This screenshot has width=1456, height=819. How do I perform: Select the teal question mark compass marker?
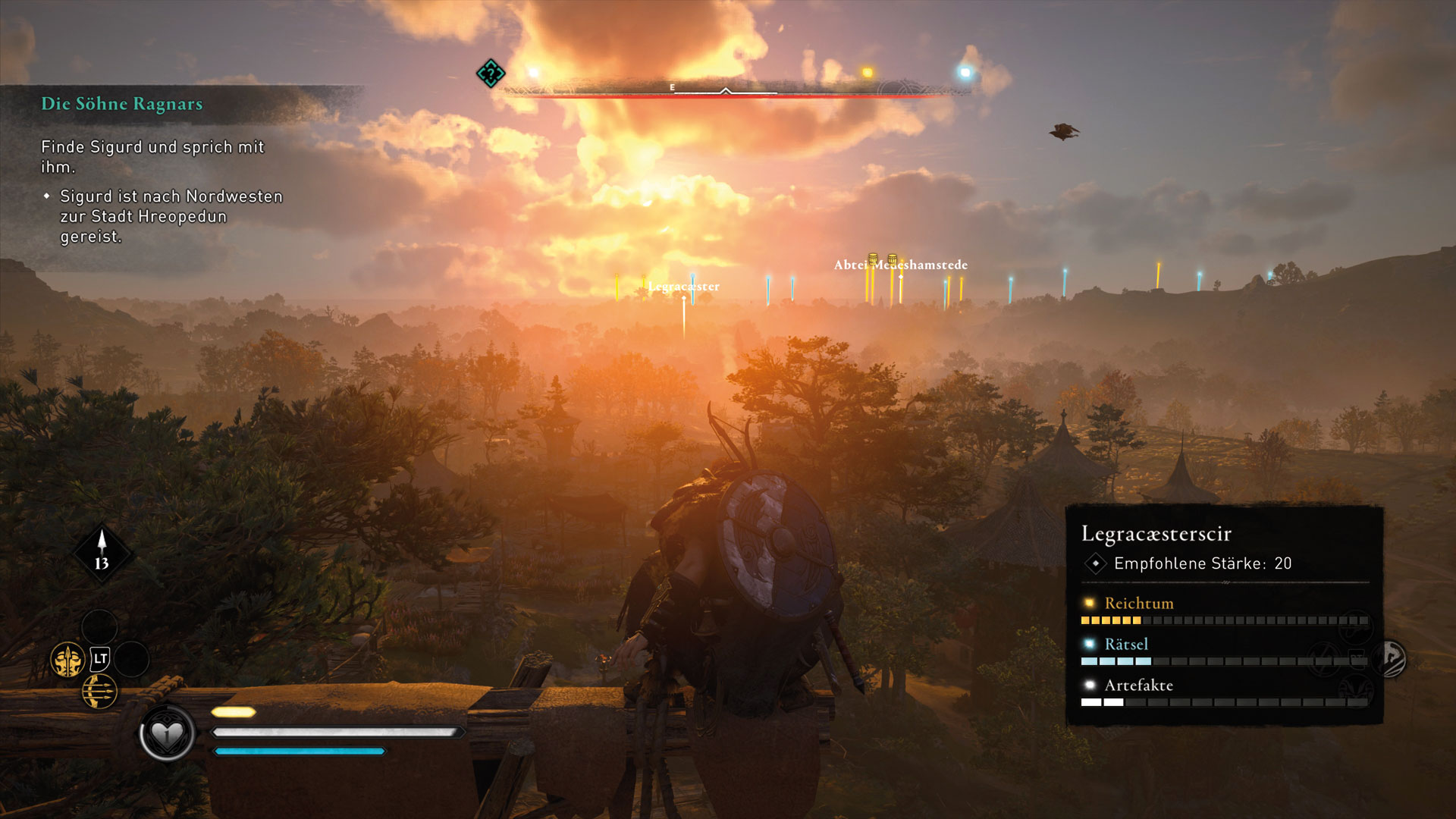click(491, 74)
